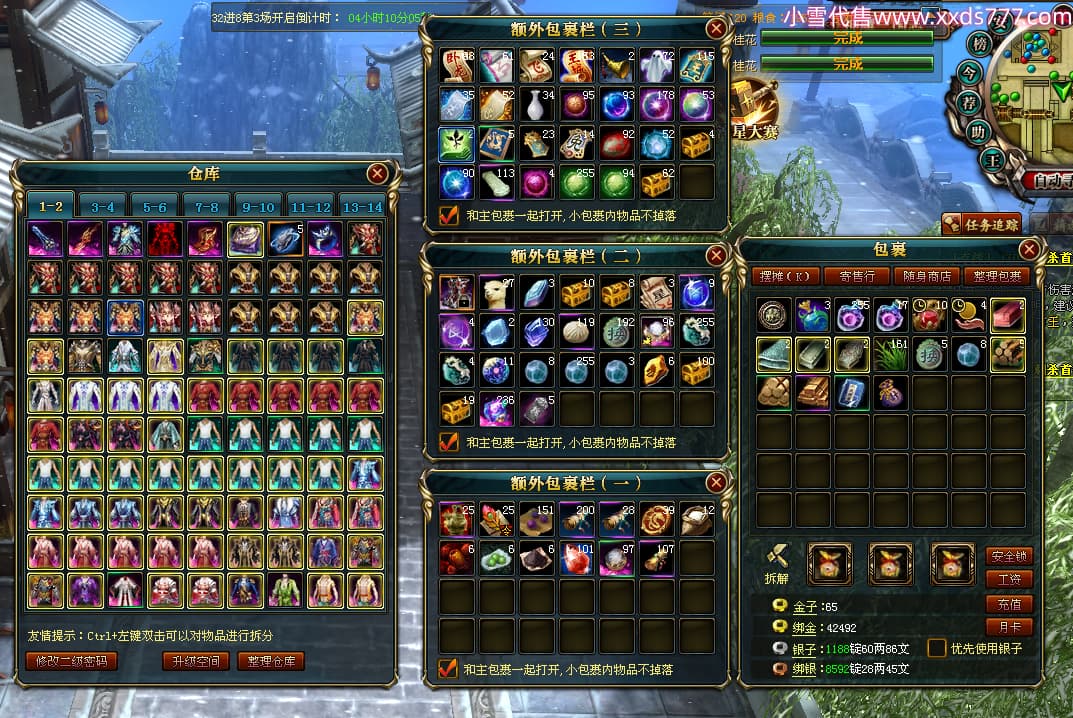Click the 修改二级密码 button
The width and height of the screenshot is (1073, 718).
[71, 661]
